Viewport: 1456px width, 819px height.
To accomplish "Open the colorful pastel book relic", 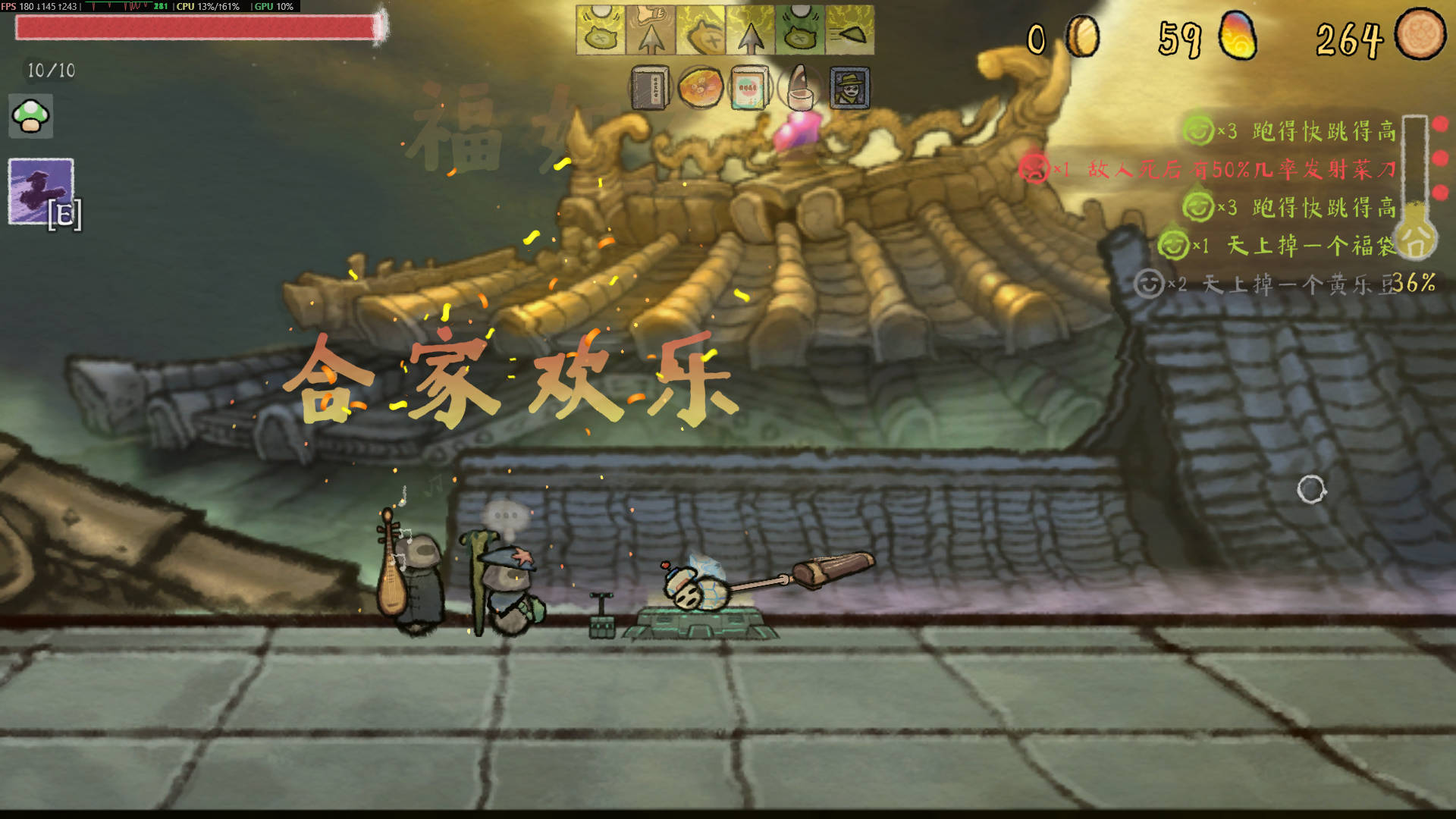I will click(749, 88).
